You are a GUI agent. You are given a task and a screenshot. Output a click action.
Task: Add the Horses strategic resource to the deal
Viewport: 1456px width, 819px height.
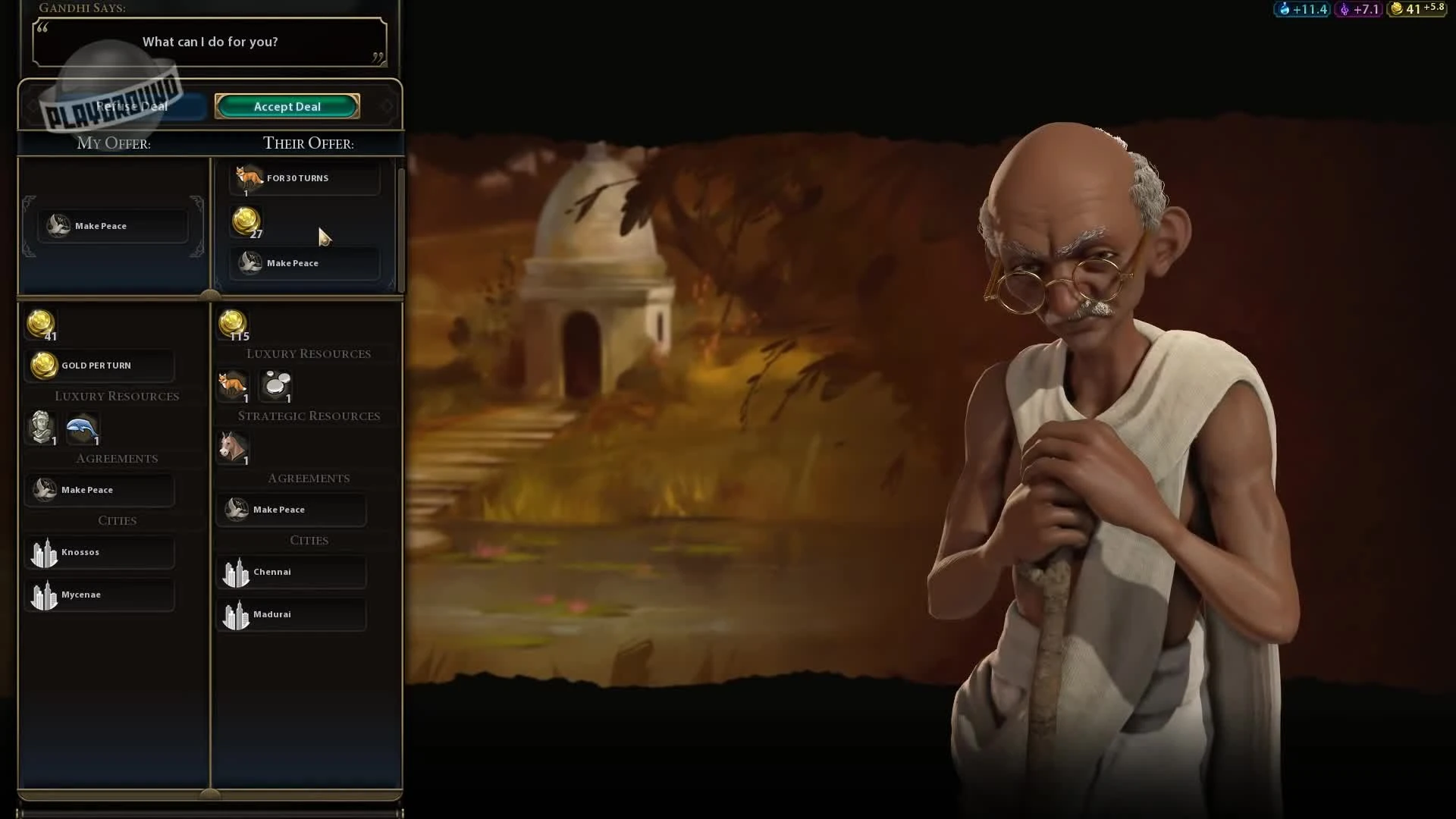(x=233, y=447)
